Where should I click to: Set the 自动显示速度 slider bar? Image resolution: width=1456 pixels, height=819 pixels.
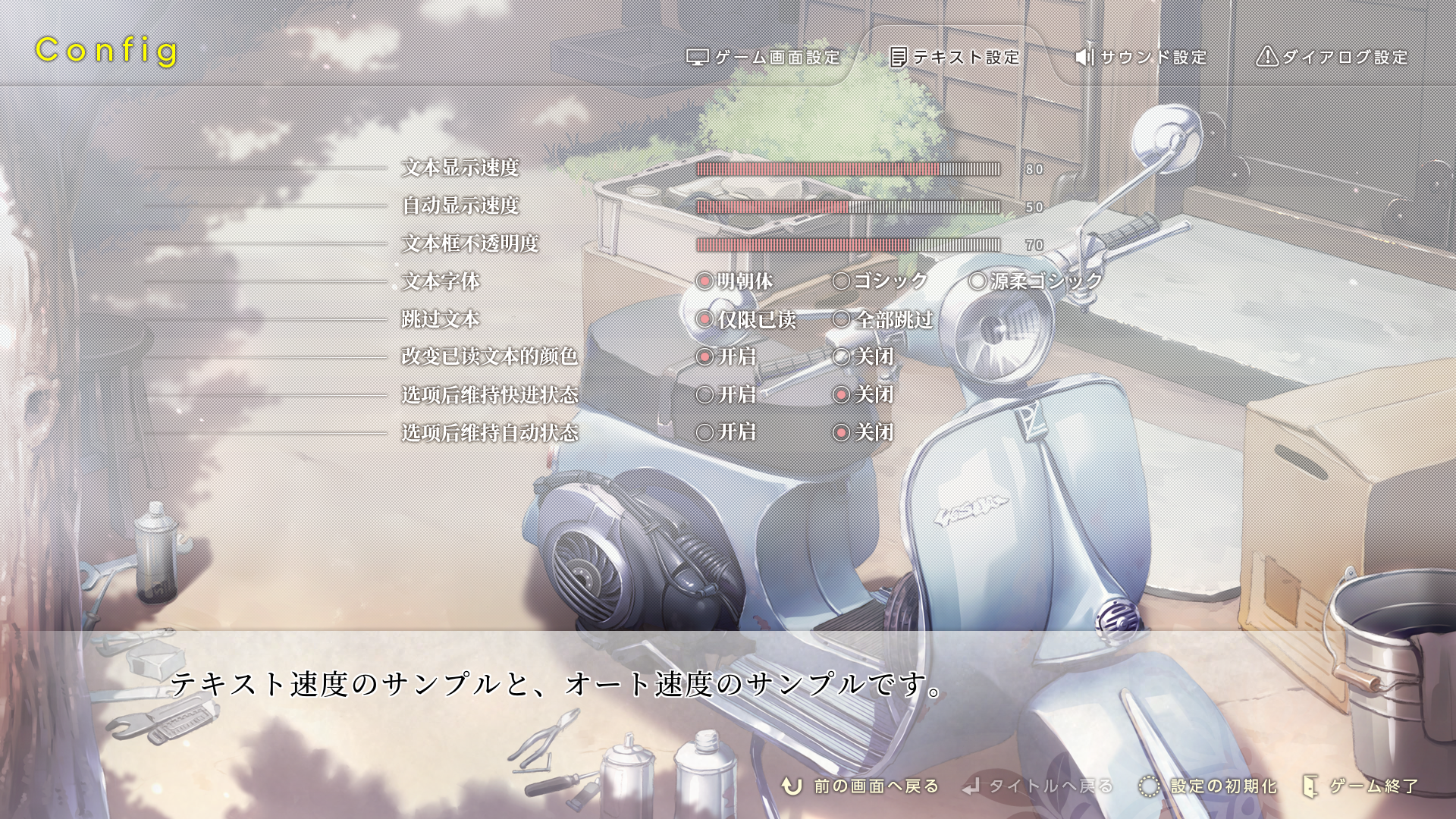[x=848, y=207]
